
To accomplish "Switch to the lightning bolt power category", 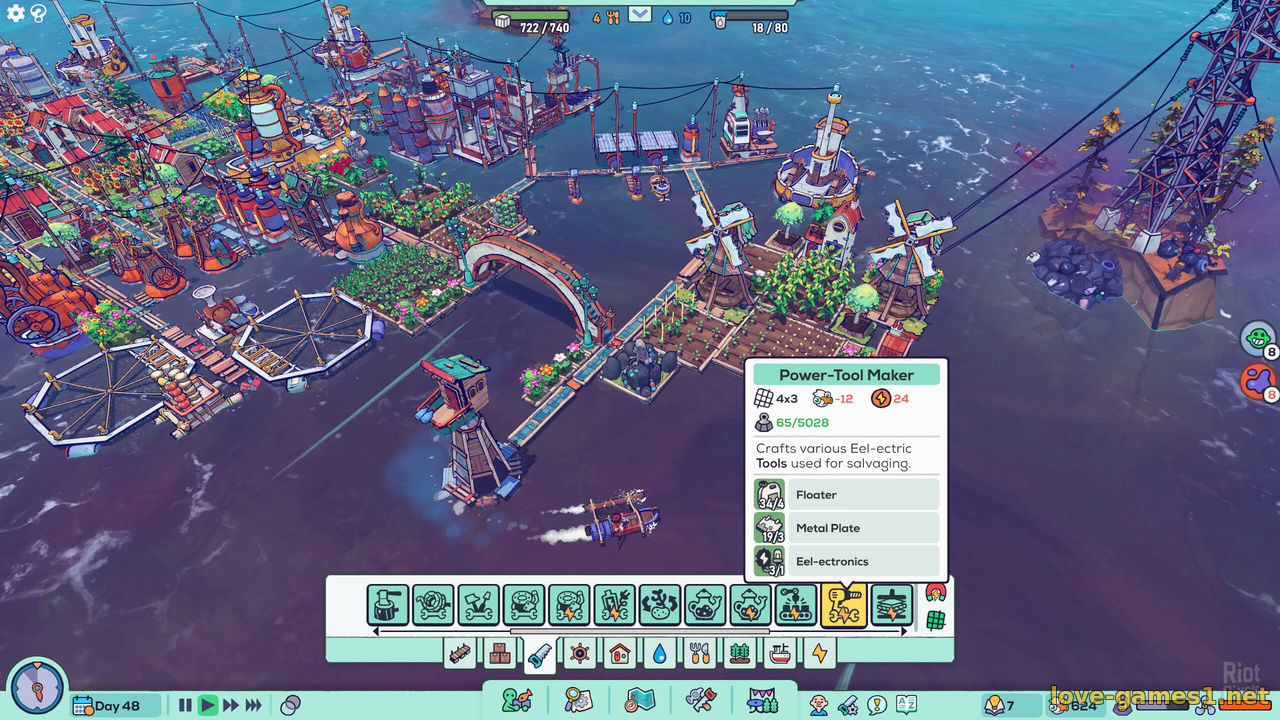I will click(x=819, y=654).
